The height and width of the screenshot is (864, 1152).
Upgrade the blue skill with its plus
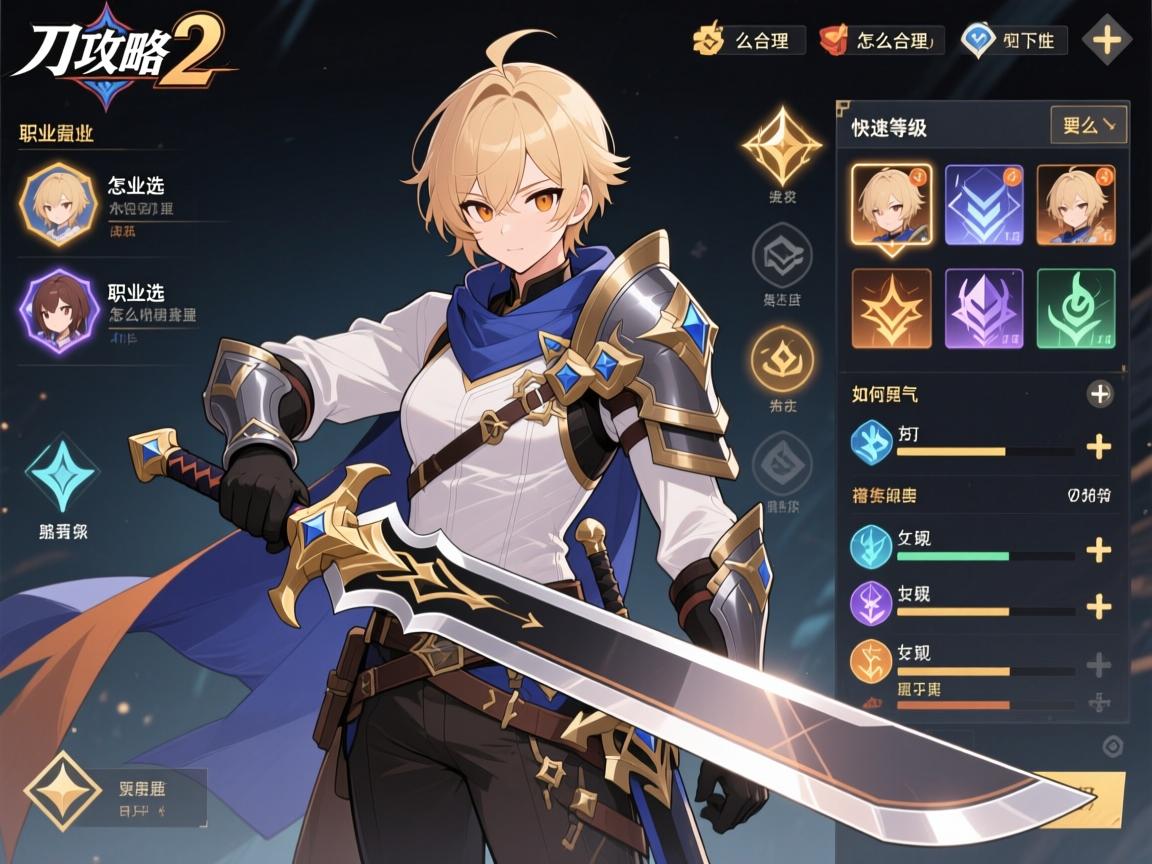tap(1099, 447)
